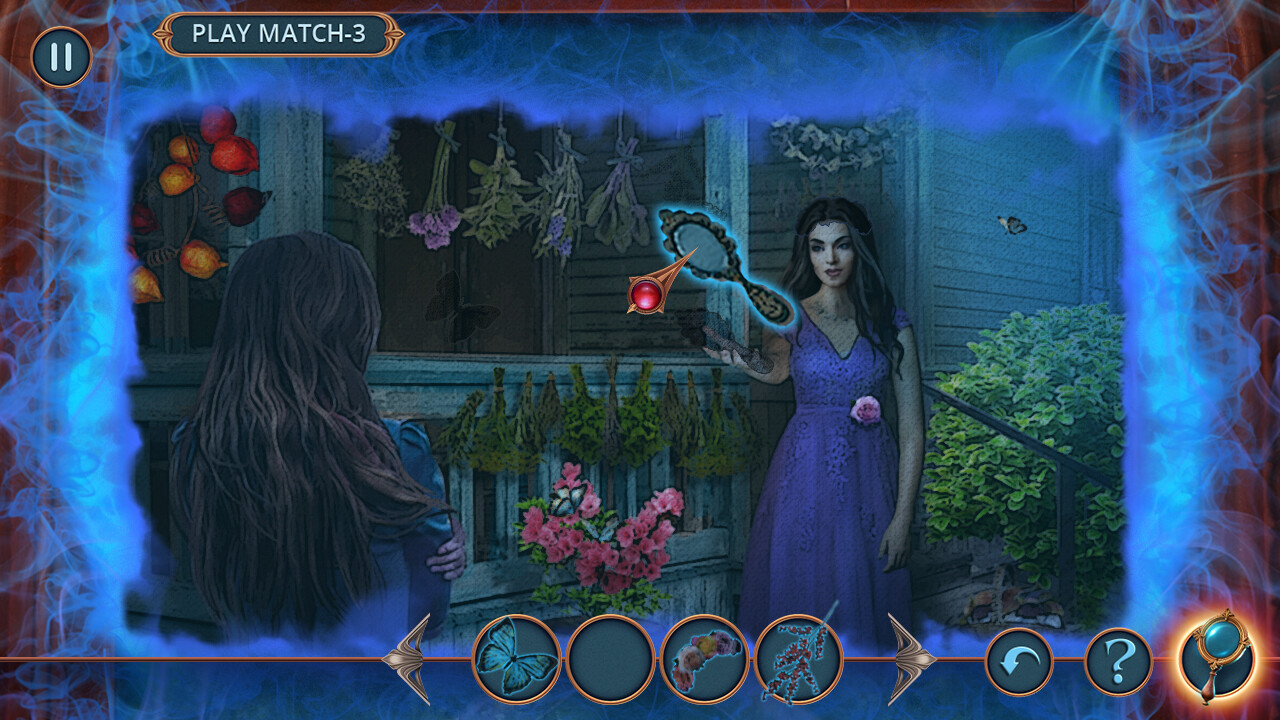
Task: Open the hint question mark icon
Action: [x=1115, y=658]
